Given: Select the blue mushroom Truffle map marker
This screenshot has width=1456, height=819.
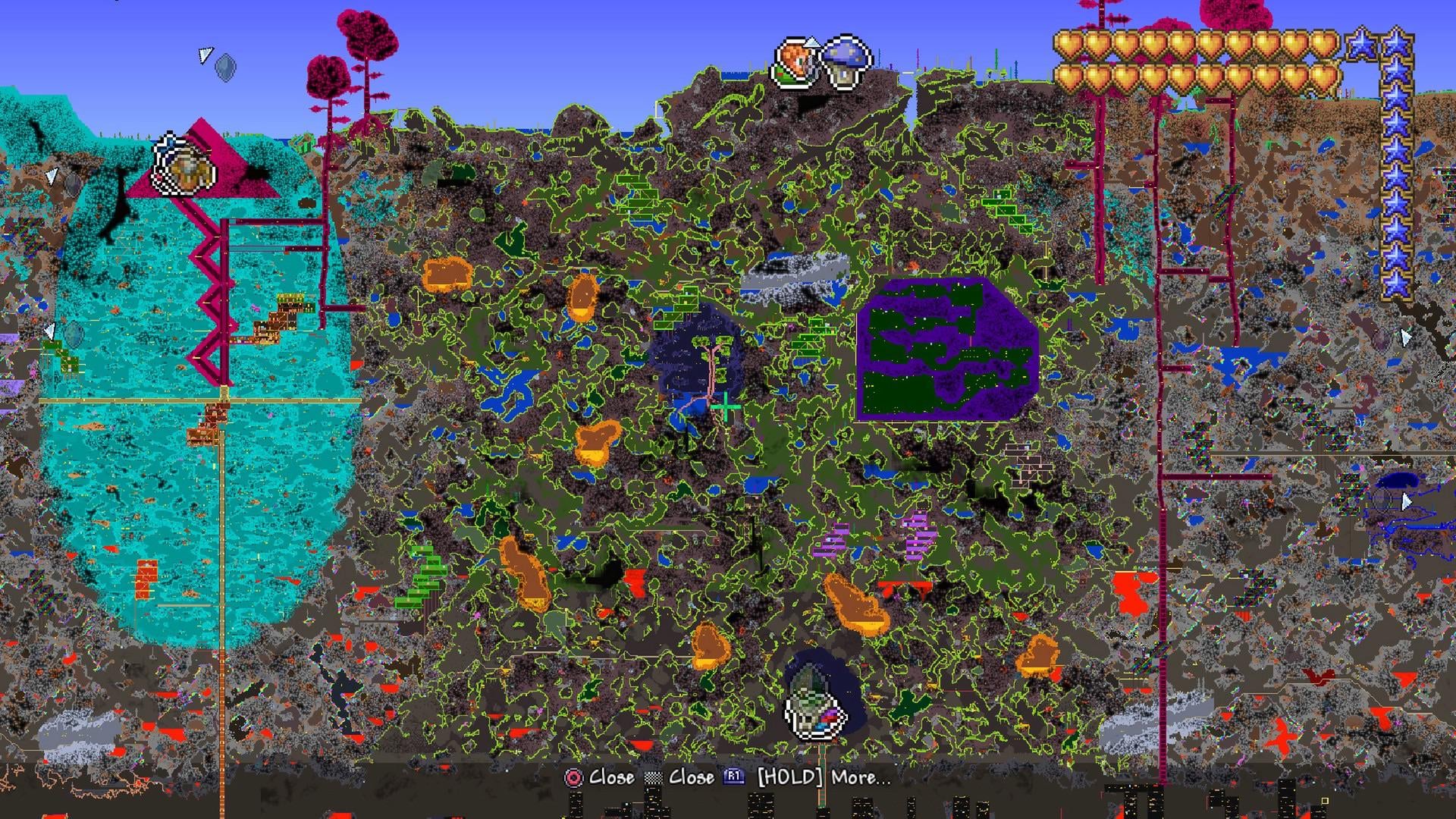Looking at the screenshot, I should [846, 61].
